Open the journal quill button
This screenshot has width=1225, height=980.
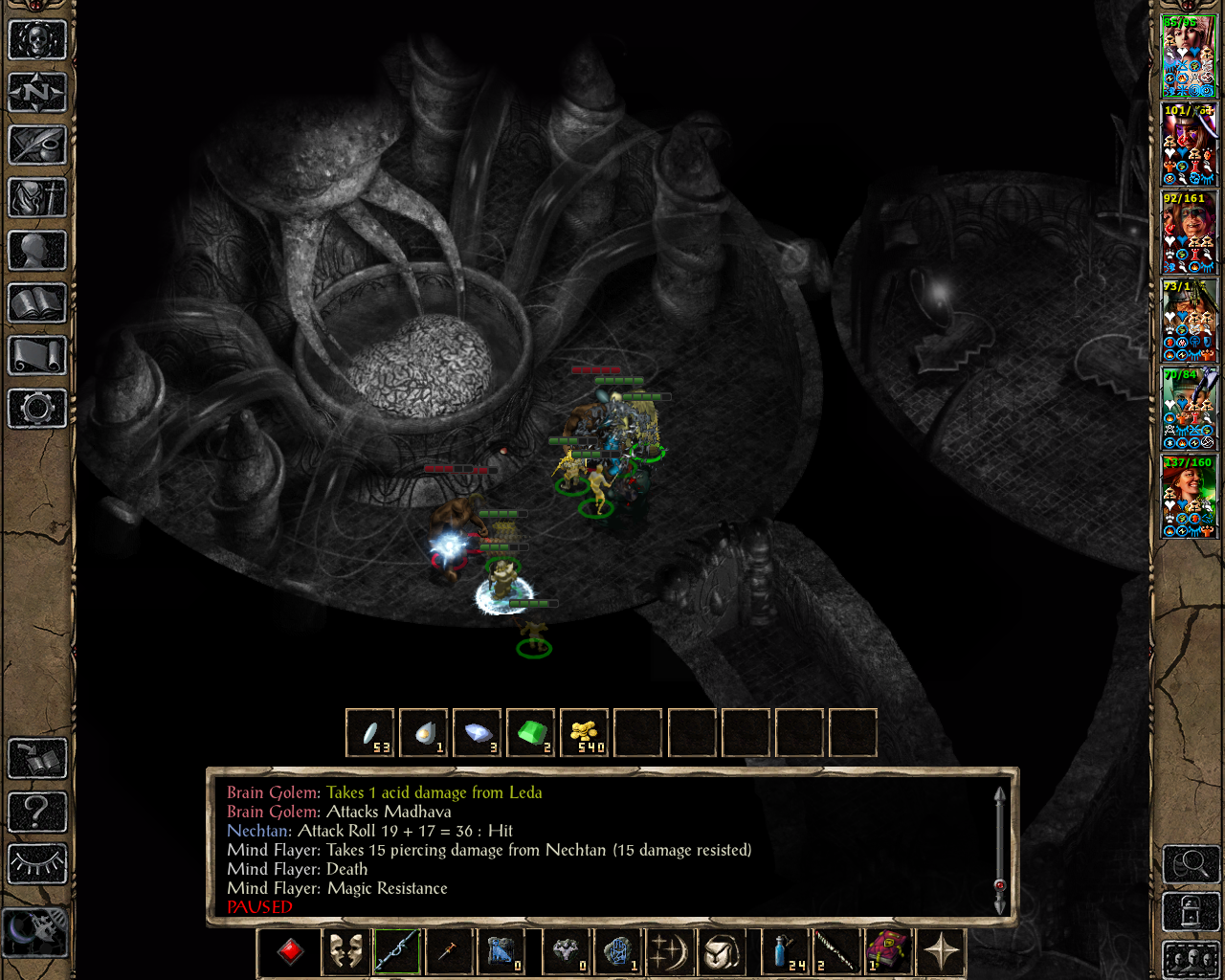37,145
